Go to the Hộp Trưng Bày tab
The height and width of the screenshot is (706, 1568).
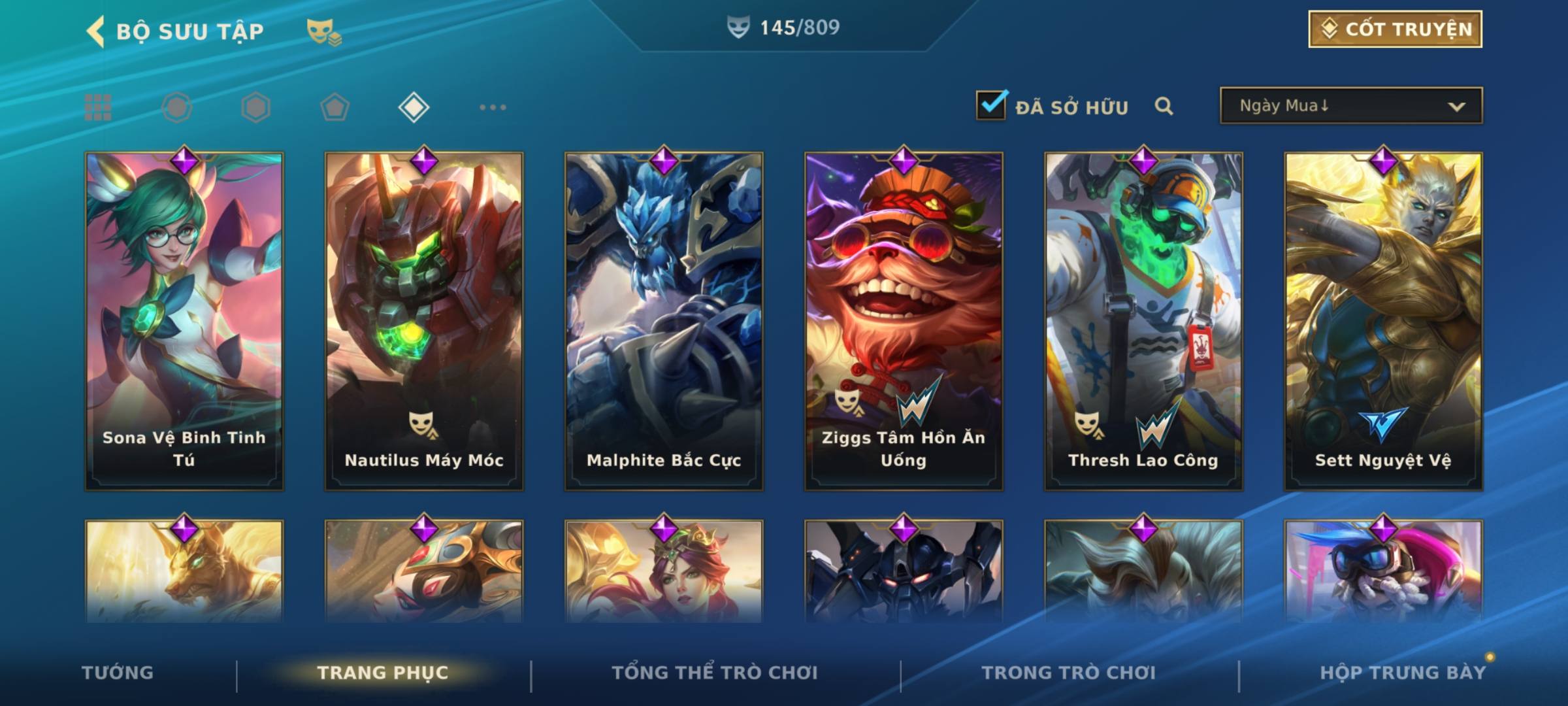pos(1402,673)
